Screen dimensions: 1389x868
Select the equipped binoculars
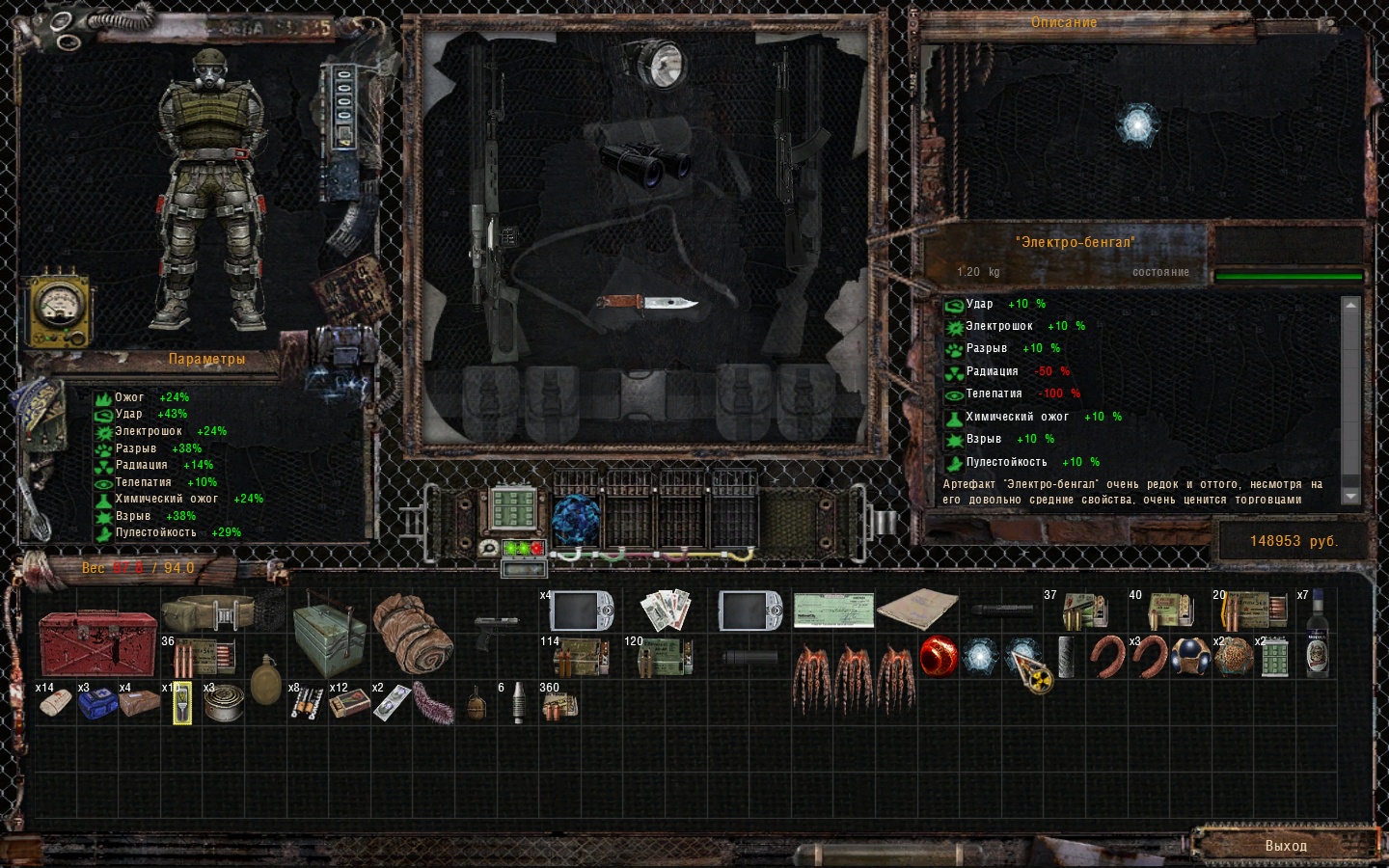pyautogui.click(x=644, y=163)
